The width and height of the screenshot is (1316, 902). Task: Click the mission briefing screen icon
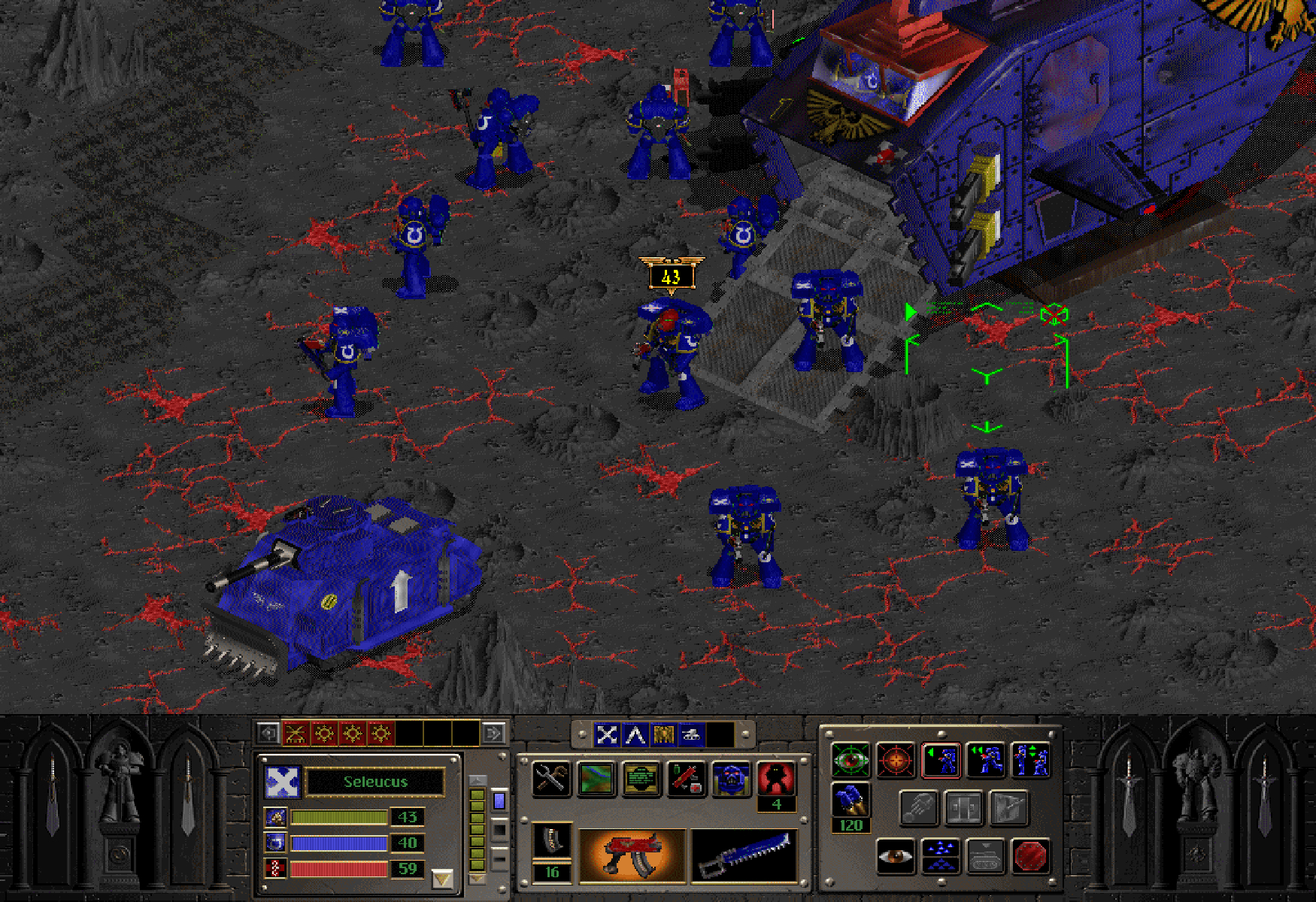640,778
